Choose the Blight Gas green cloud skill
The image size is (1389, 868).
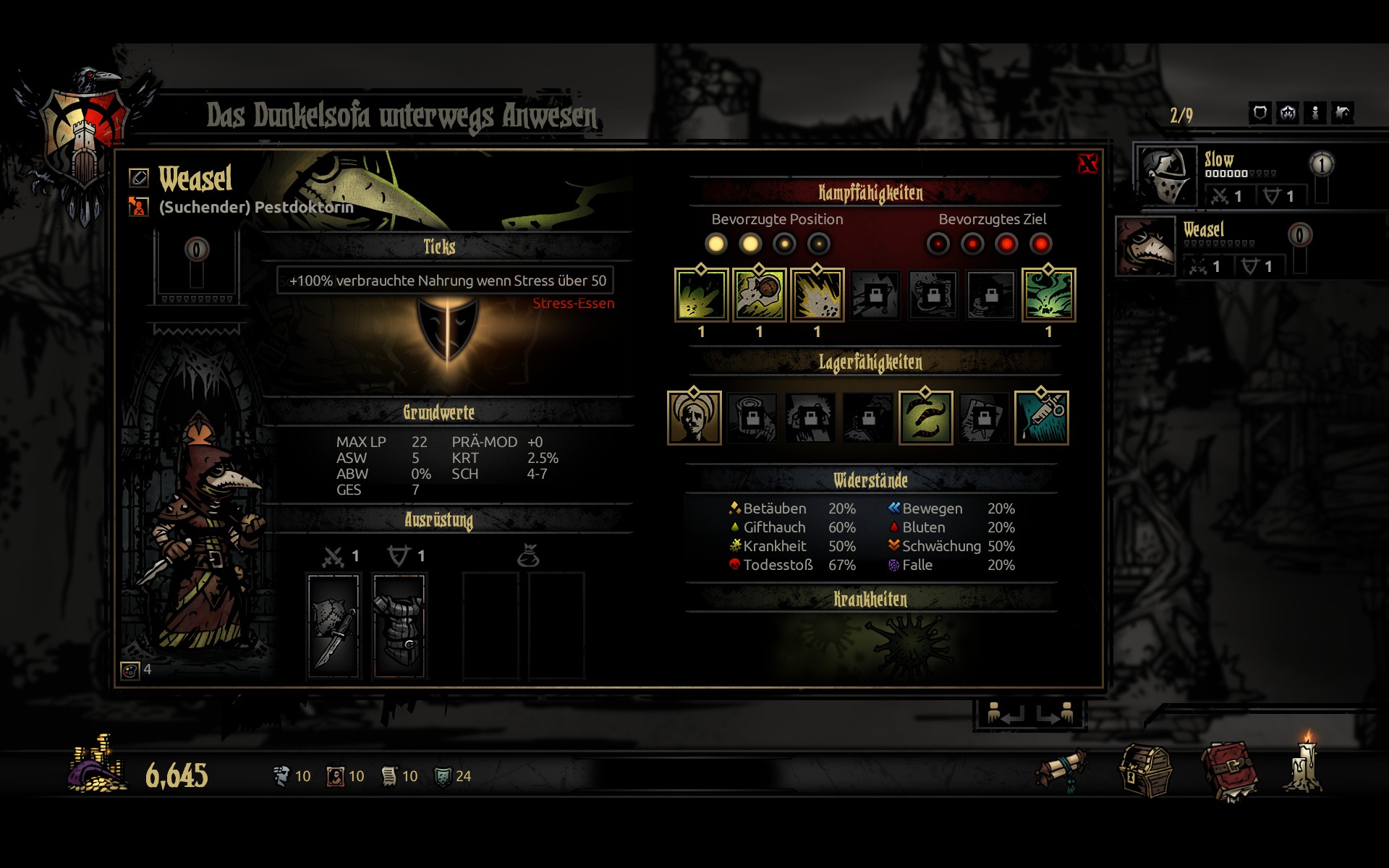coord(701,295)
